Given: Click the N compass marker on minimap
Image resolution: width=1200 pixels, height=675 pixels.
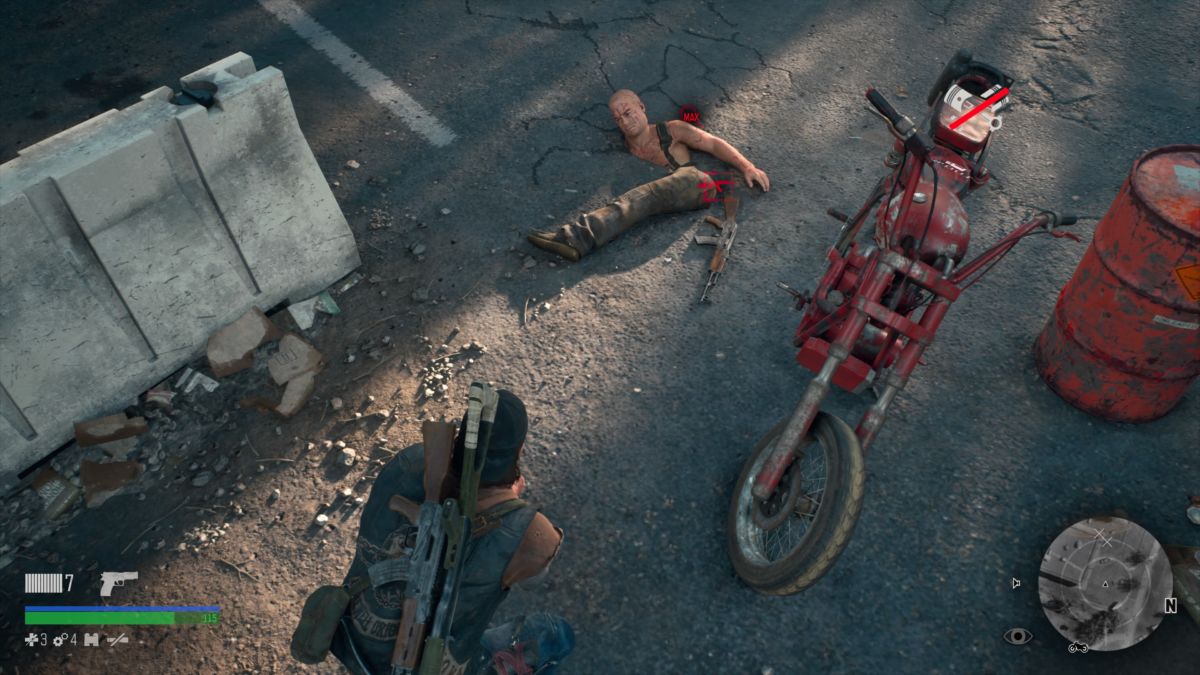Looking at the screenshot, I should [1170, 605].
